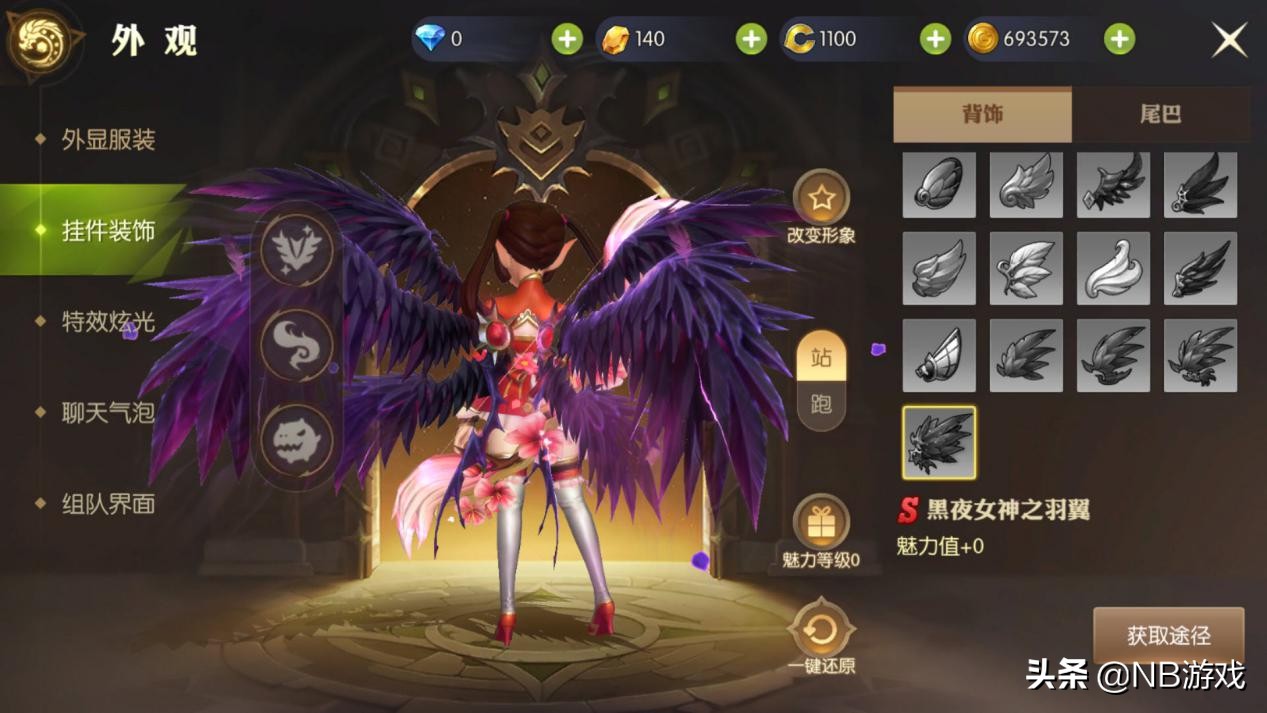This screenshot has width=1267, height=713.
Task: Toggle the stance to 跑
Action: click(821, 404)
